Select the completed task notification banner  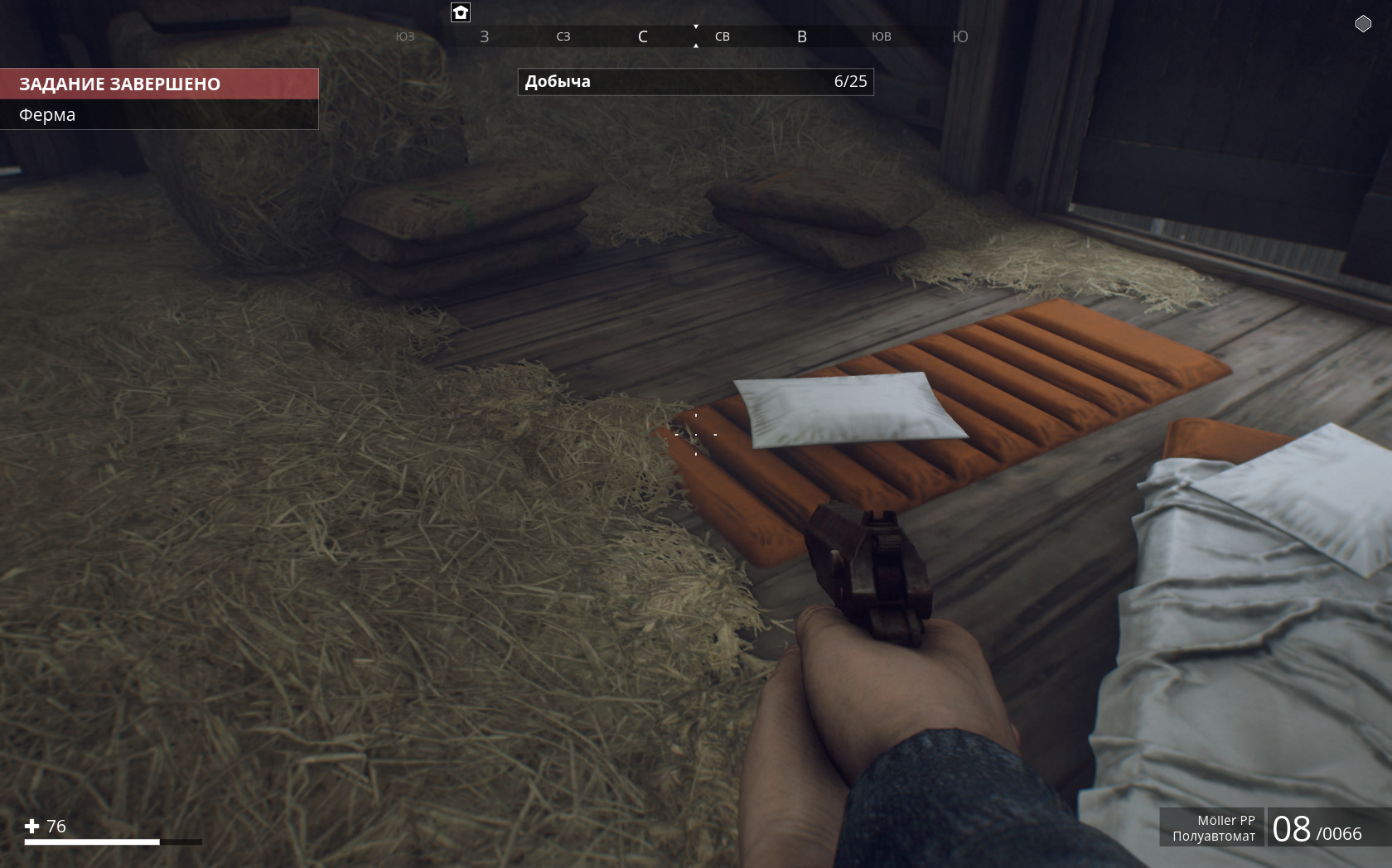click(159, 84)
